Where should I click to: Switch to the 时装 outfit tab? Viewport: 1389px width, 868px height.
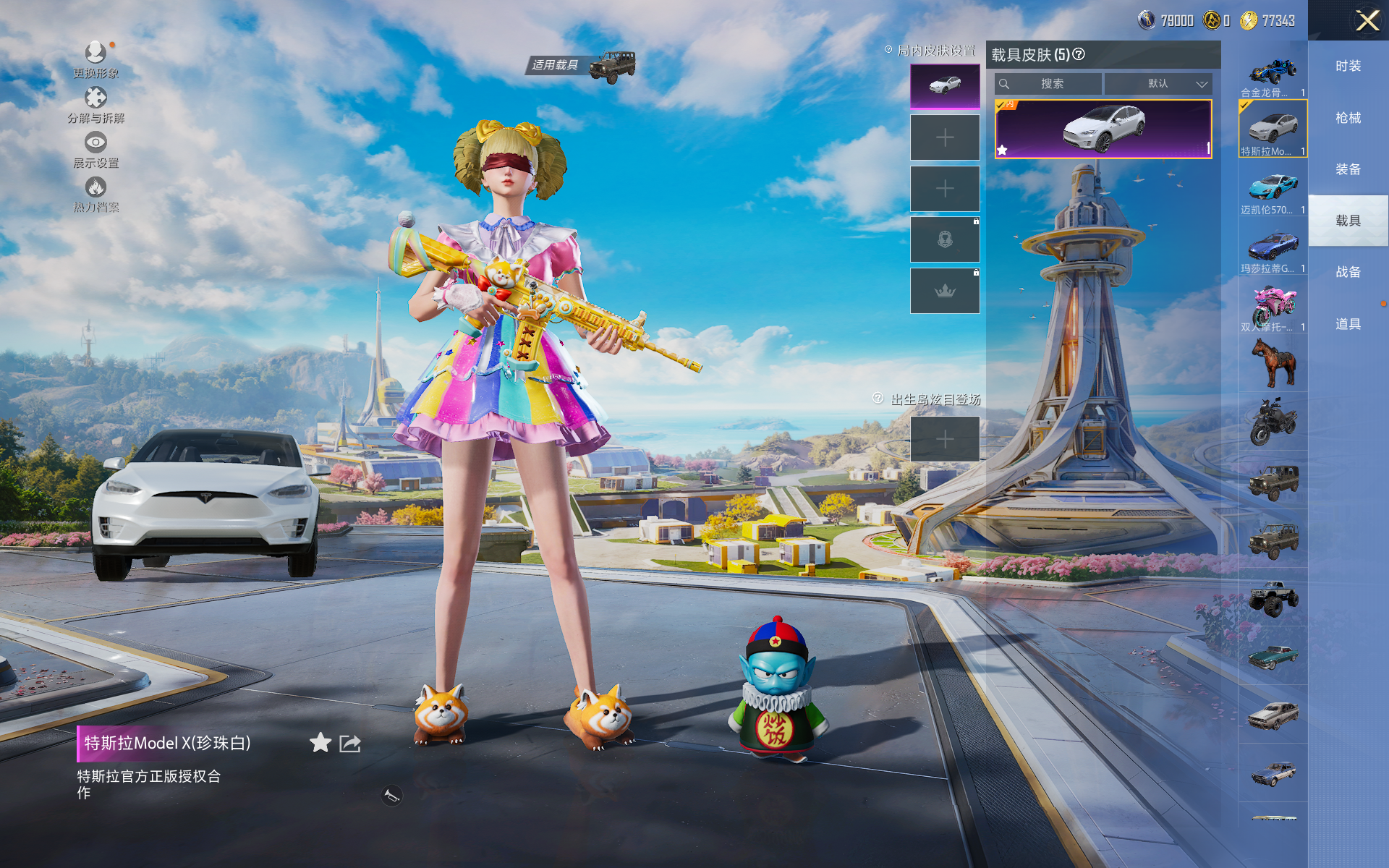point(1348,66)
